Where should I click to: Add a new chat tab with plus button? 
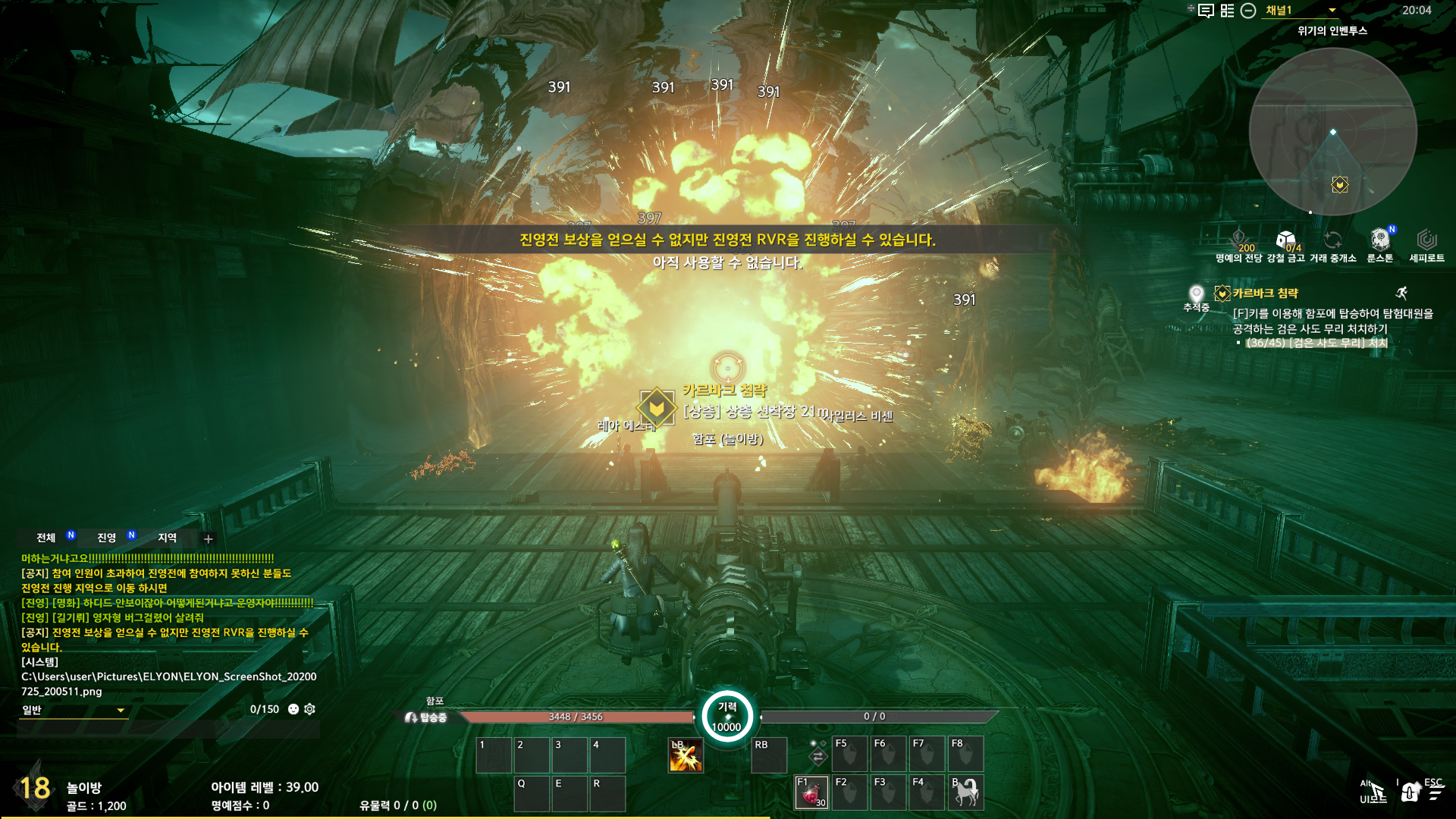(209, 539)
